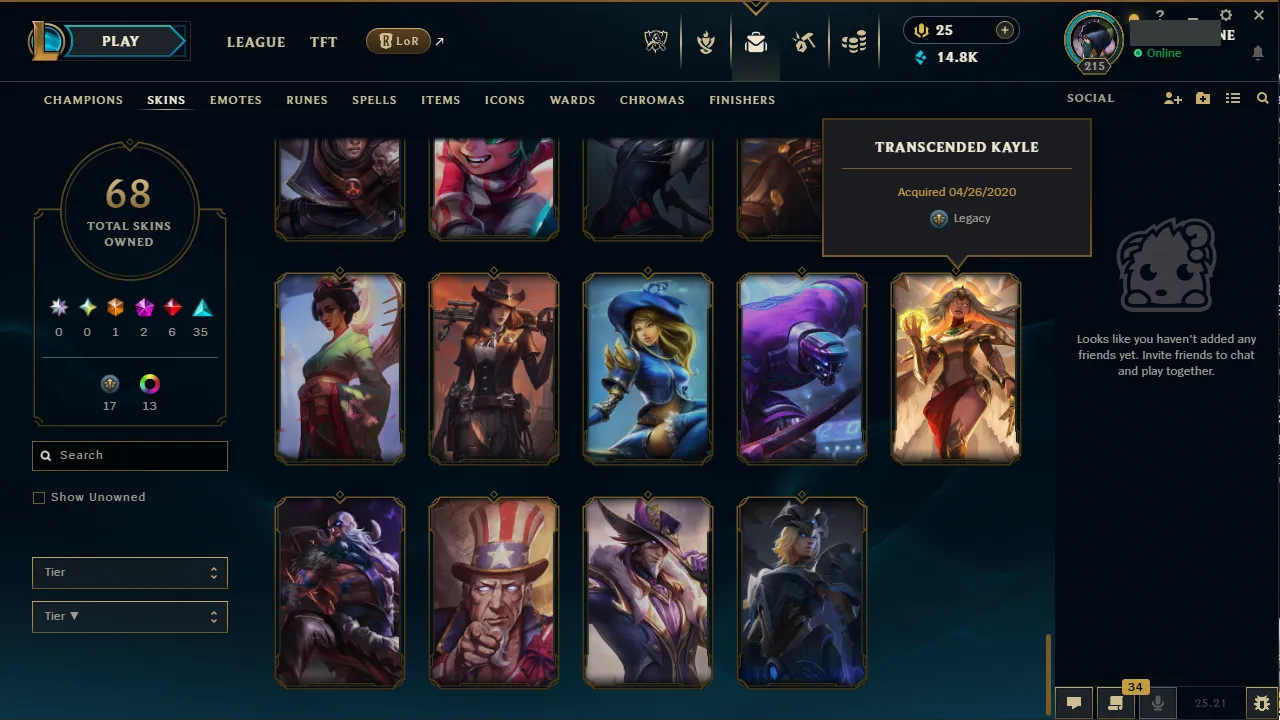The width and height of the screenshot is (1280, 720).
Task: Open the friend search icon
Action: coord(1262,98)
